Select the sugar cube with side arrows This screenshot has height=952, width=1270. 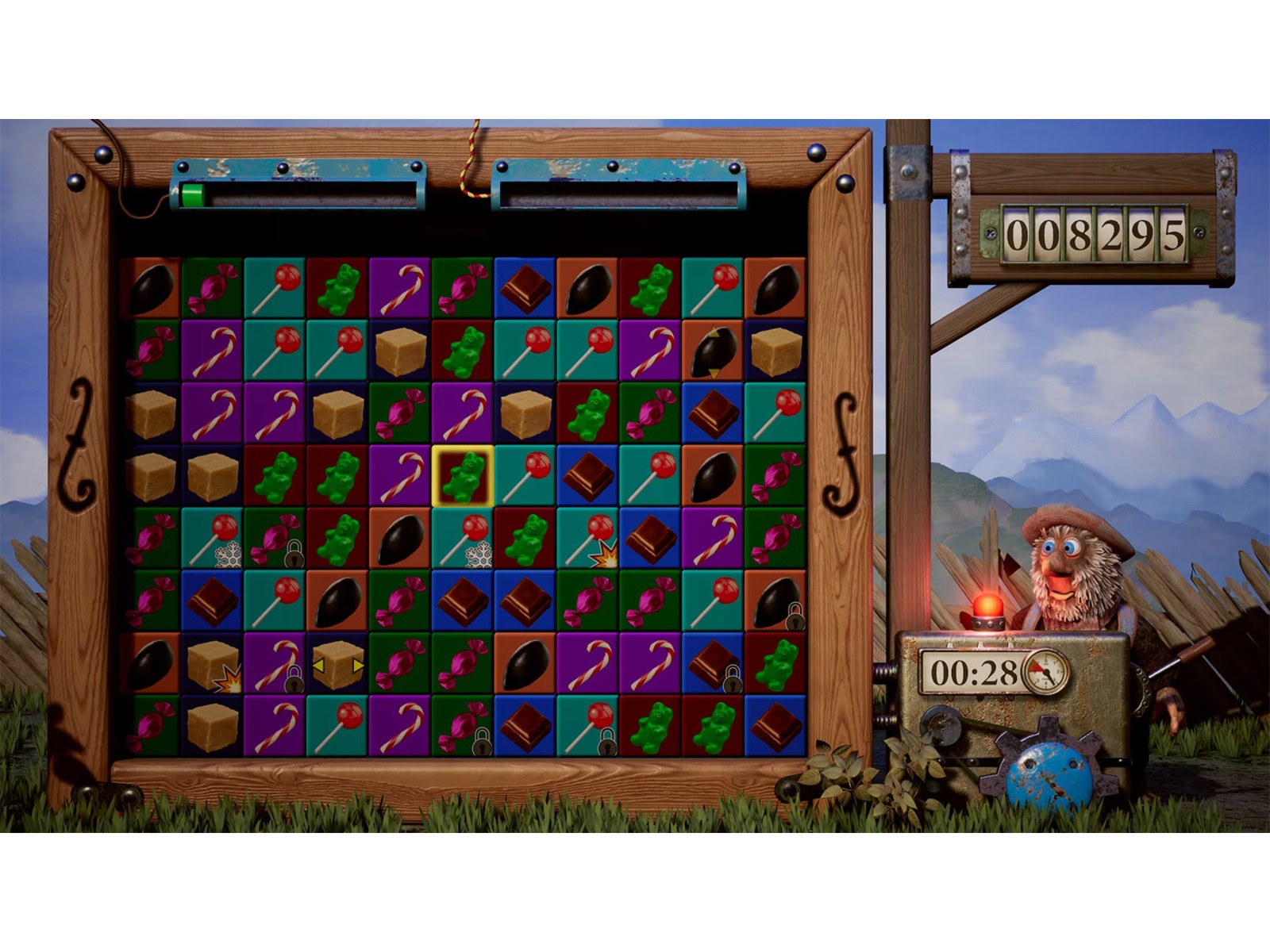tap(337, 665)
